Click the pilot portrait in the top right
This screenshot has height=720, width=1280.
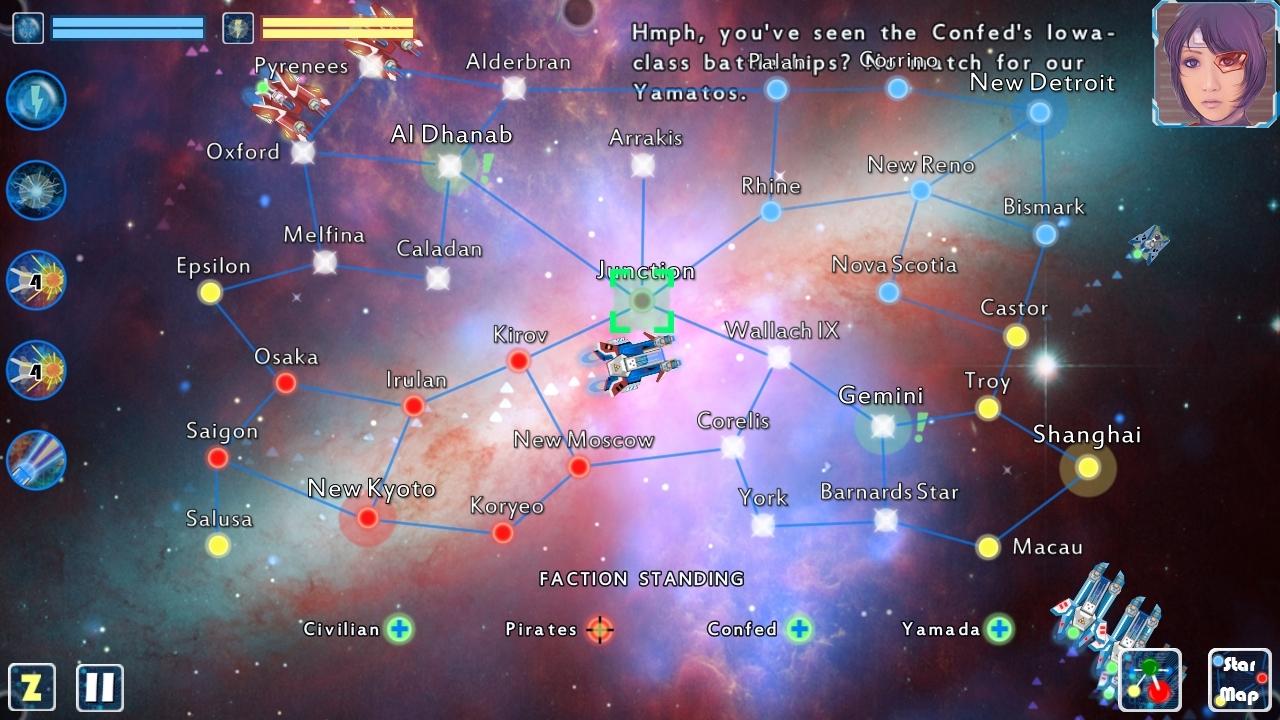coord(1212,66)
